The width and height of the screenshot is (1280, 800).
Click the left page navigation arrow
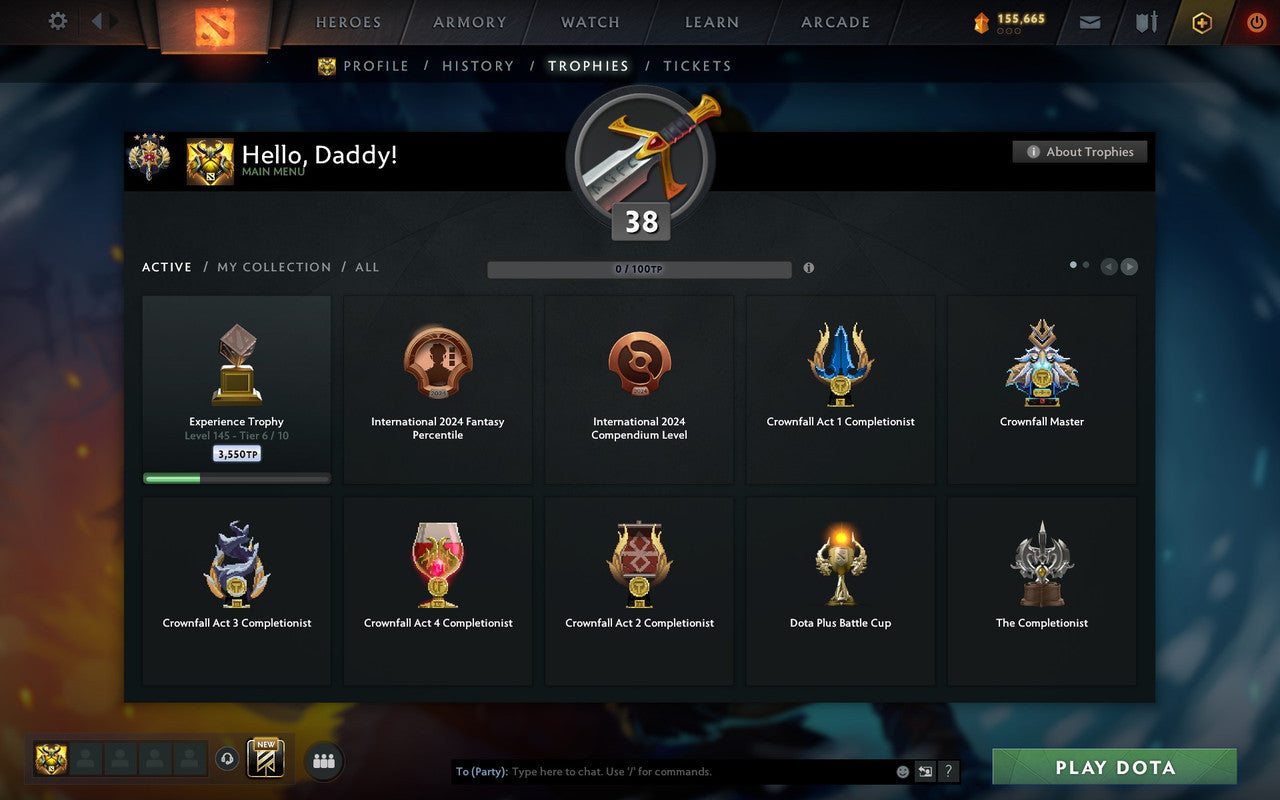pyautogui.click(x=1108, y=267)
